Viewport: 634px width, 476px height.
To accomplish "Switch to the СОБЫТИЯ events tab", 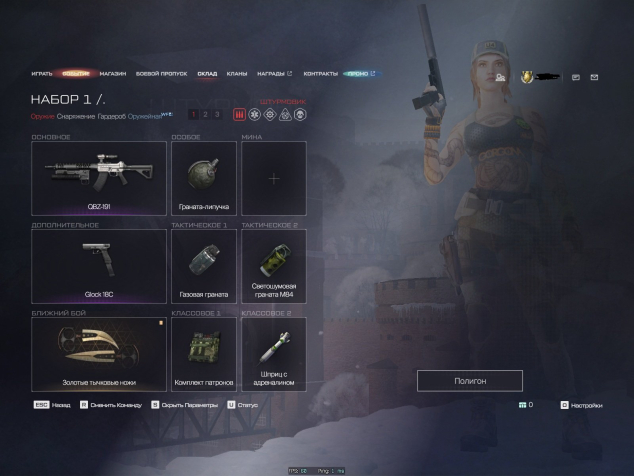I will point(76,74).
